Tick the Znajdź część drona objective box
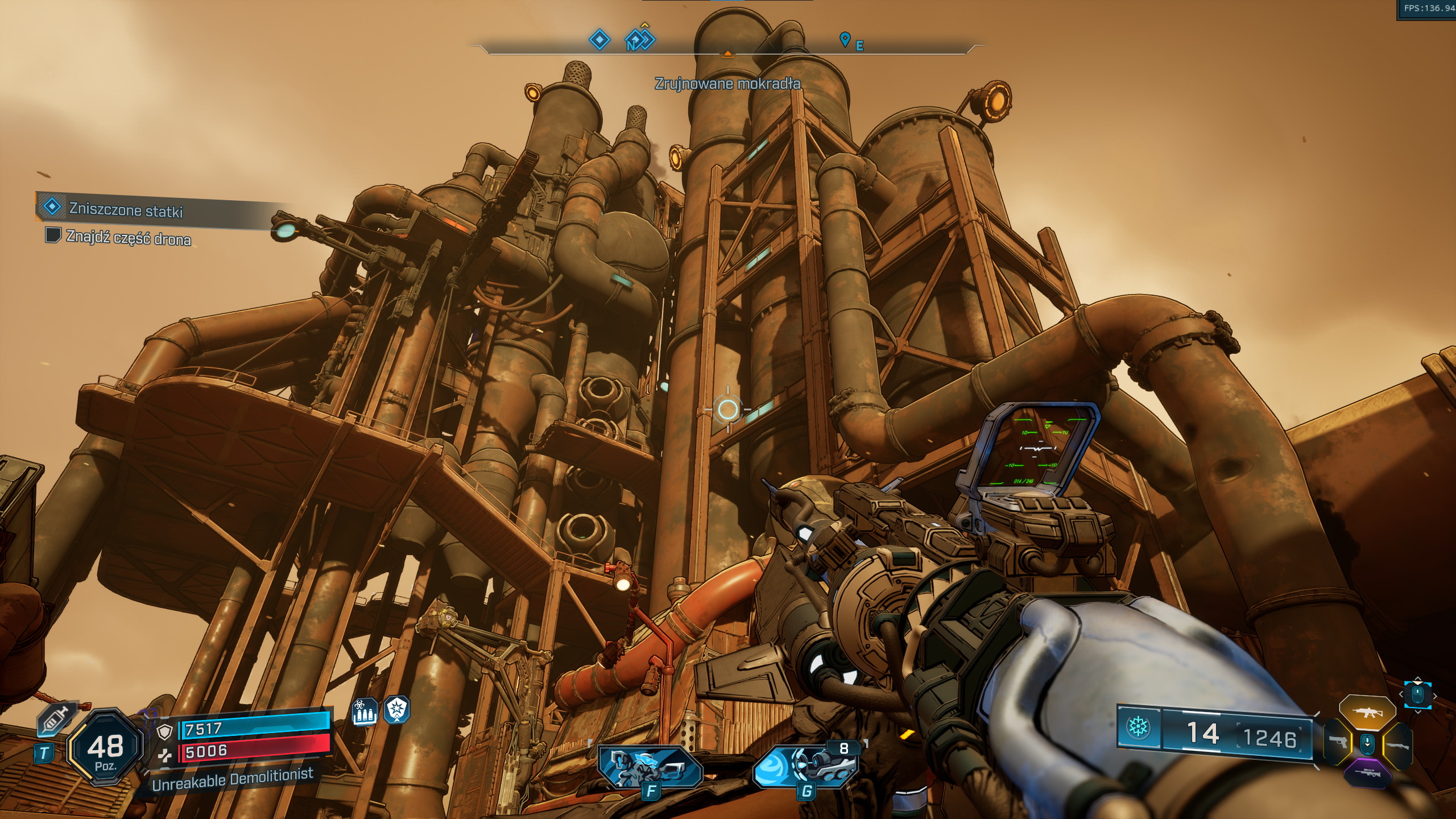 [53, 234]
